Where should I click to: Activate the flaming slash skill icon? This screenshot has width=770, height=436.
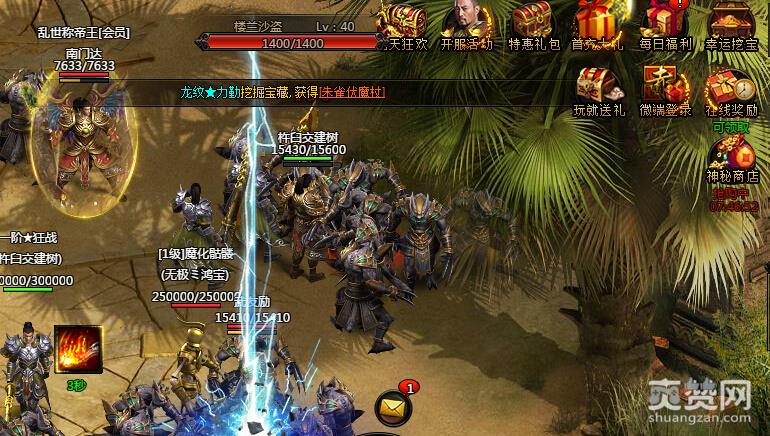(x=78, y=351)
